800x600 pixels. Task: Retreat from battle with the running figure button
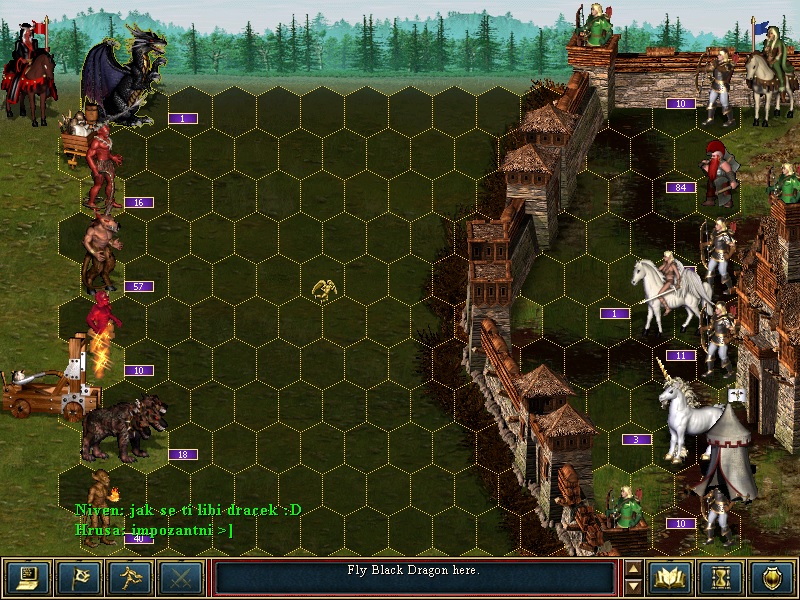click(x=129, y=578)
